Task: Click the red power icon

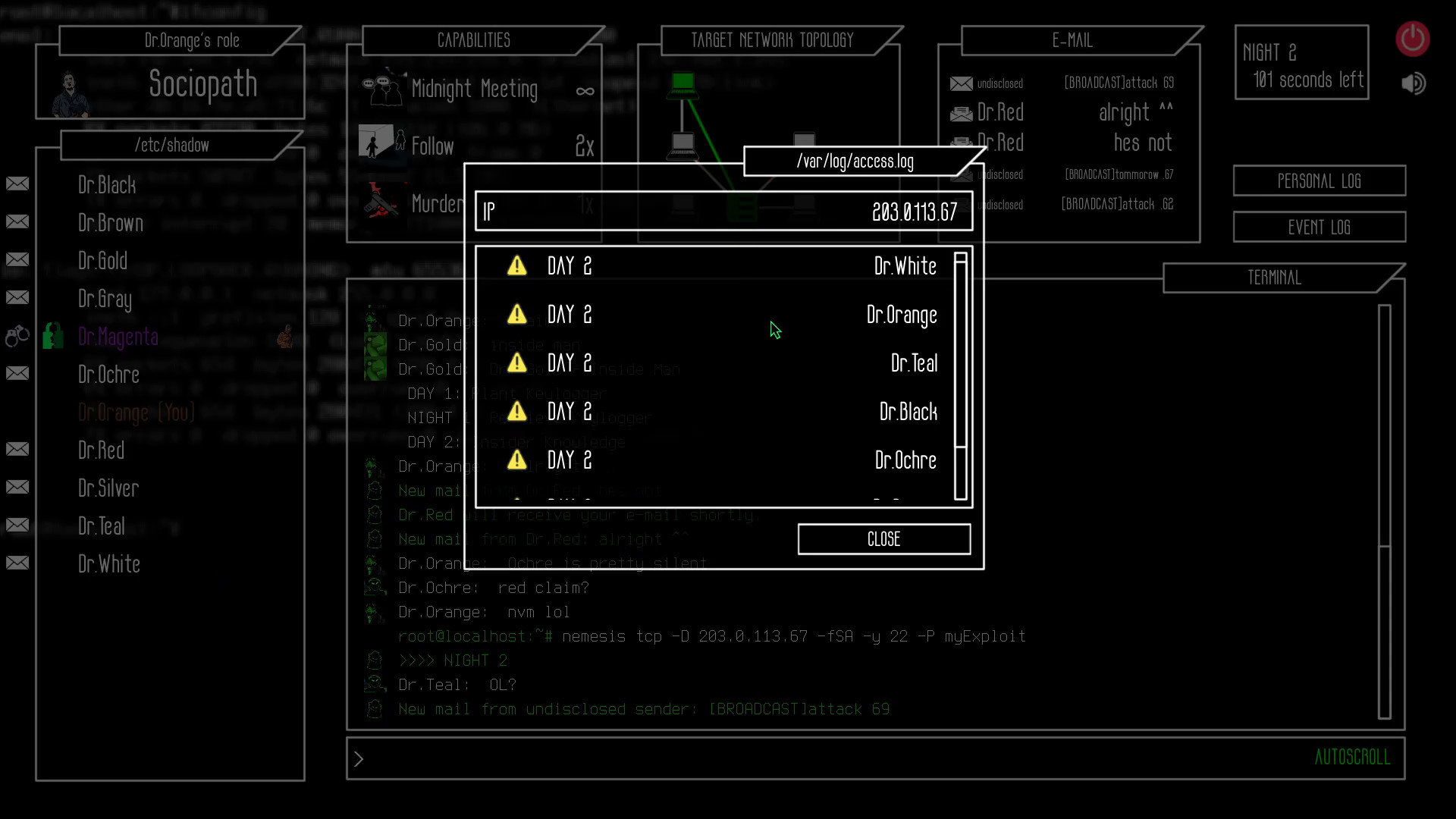Action: 1412,39
